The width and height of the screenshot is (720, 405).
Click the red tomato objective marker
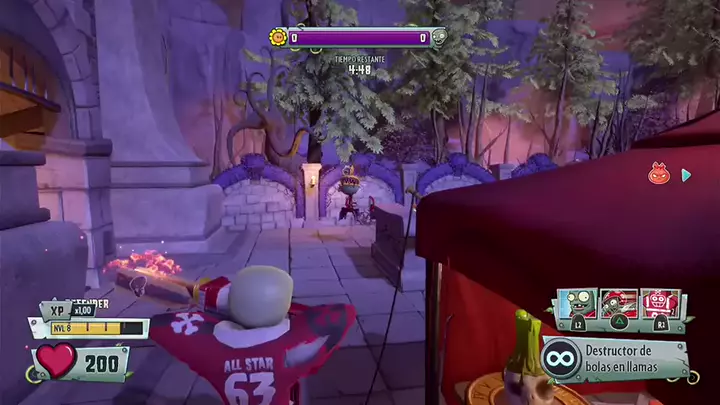tap(658, 174)
